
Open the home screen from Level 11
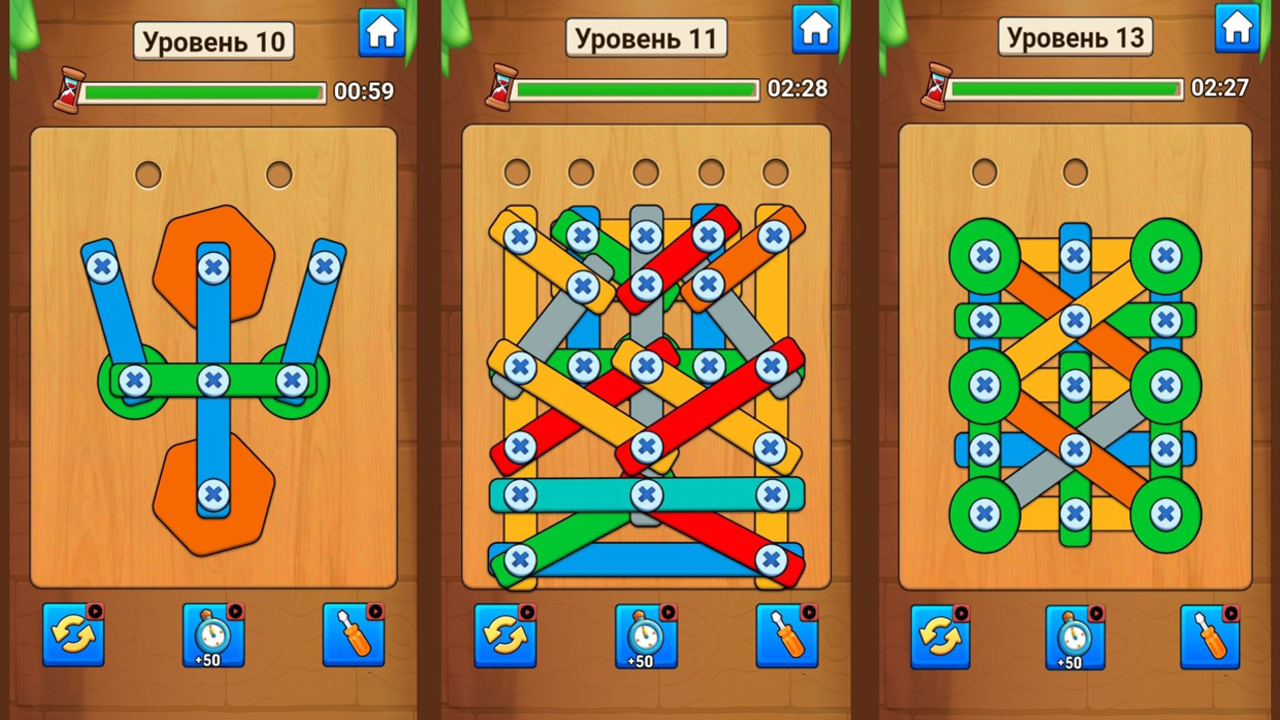coord(816,31)
